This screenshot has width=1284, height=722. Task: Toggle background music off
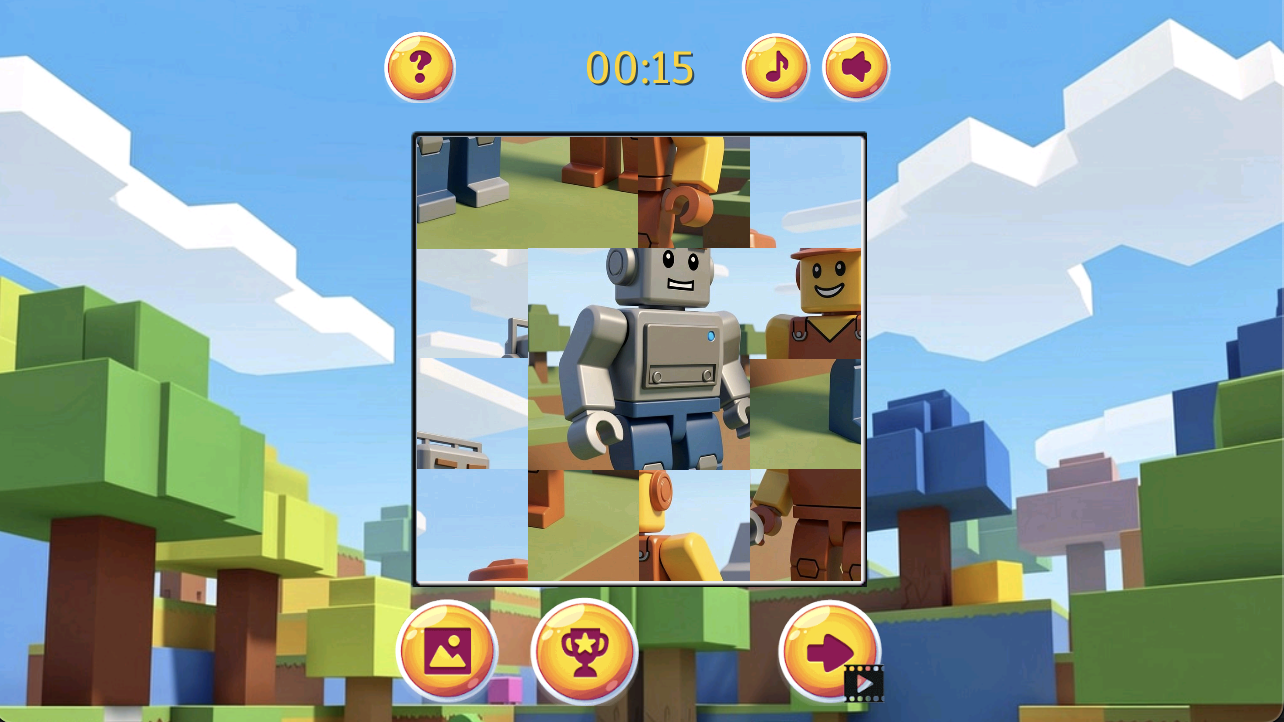(x=775, y=66)
